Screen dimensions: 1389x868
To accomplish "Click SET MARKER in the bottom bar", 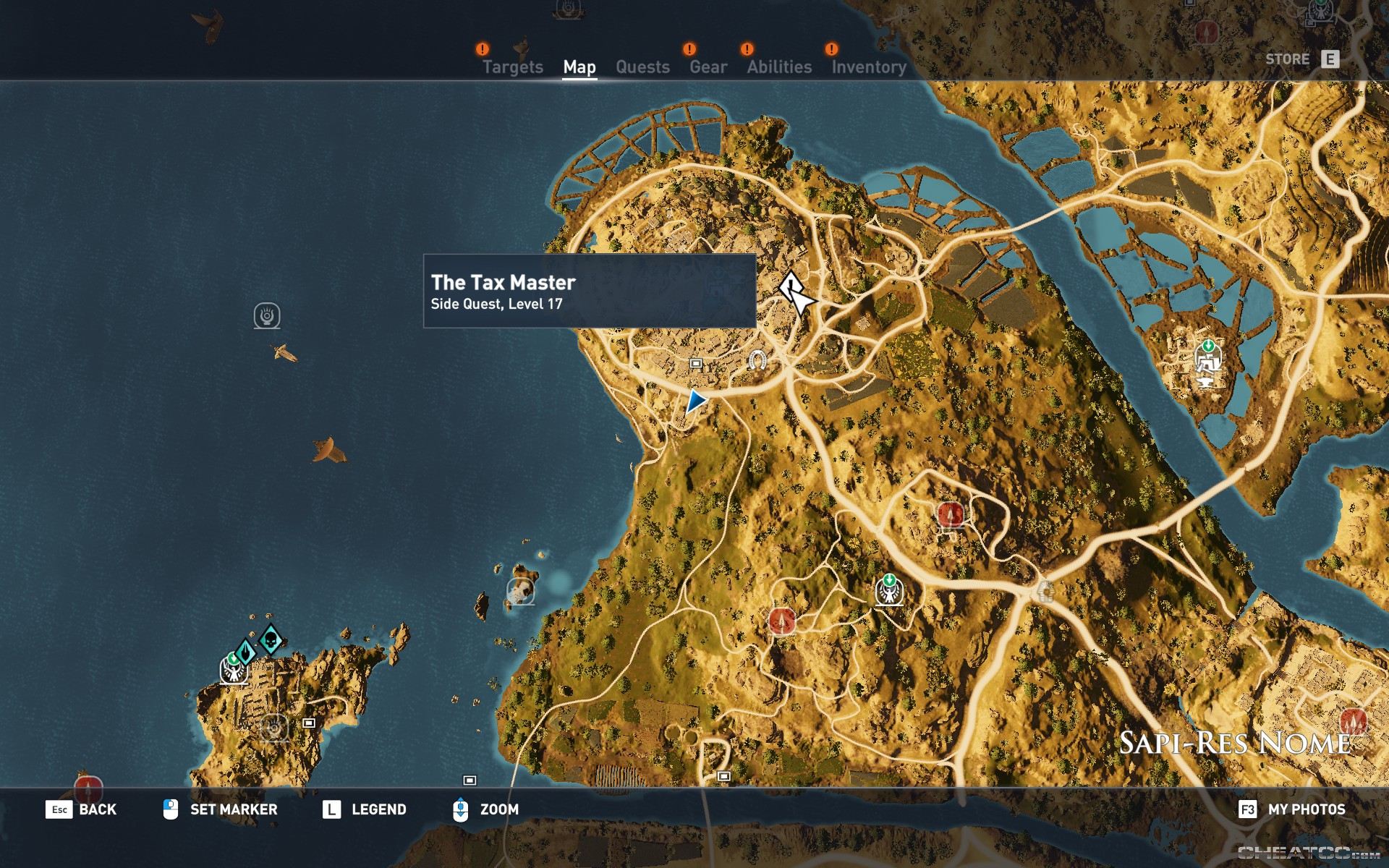I will click(x=233, y=810).
